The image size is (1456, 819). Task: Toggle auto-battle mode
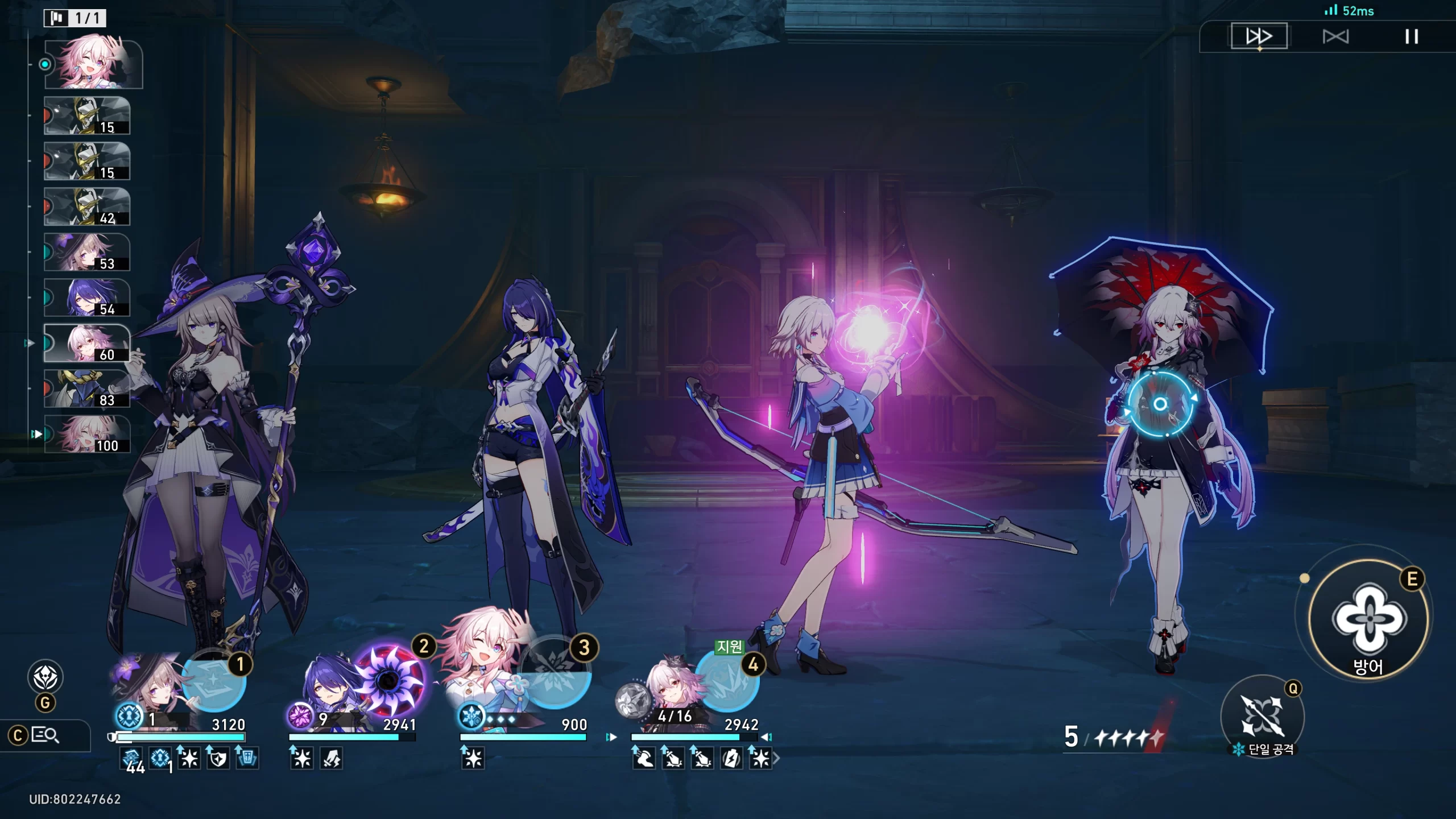click(1335, 37)
